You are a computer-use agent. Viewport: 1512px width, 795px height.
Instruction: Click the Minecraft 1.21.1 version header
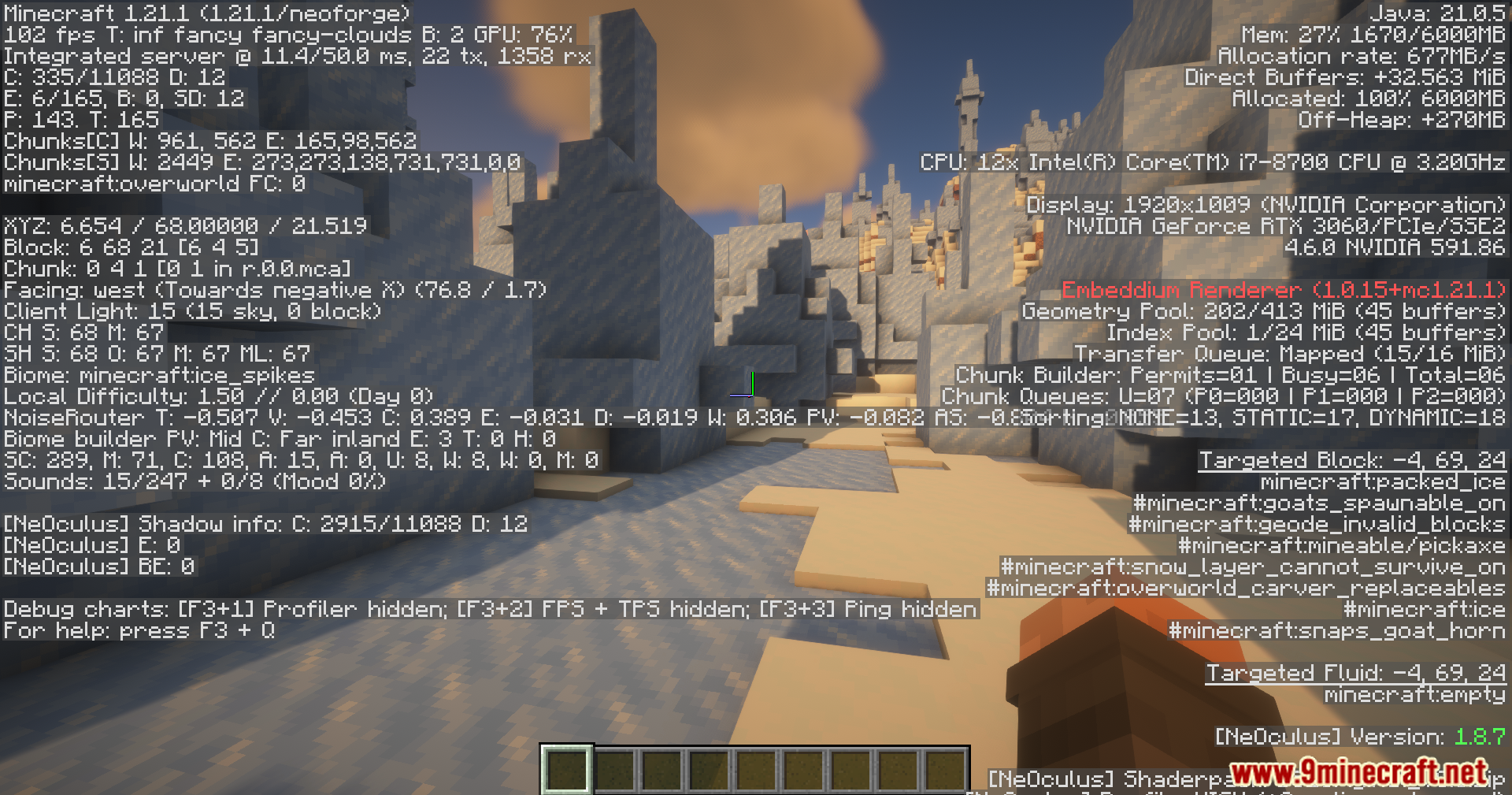click(x=205, y=13)
